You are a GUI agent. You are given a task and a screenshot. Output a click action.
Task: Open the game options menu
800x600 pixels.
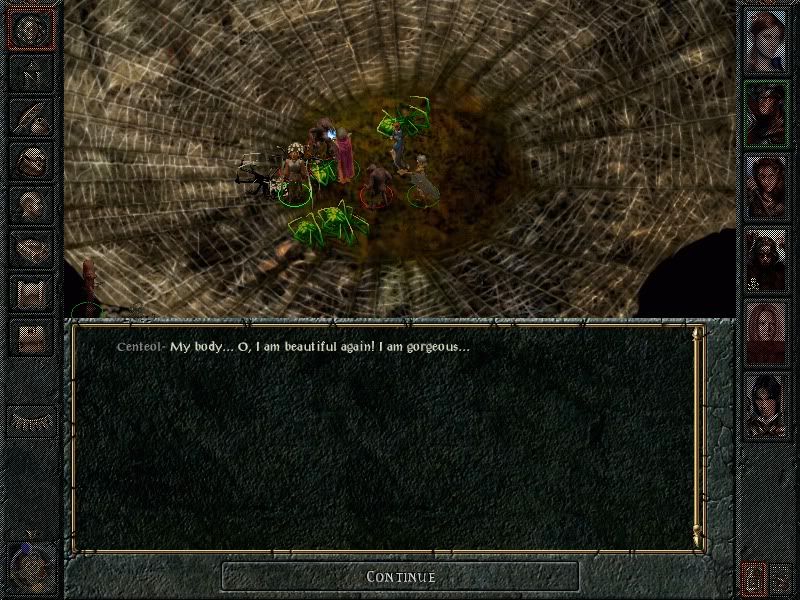[31, 335]
